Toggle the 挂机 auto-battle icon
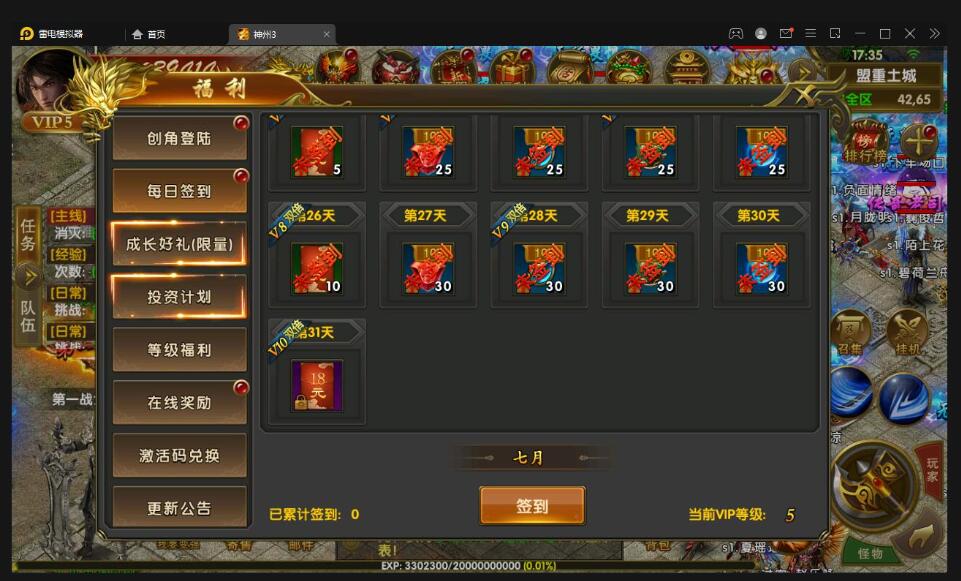 [908, 331]
